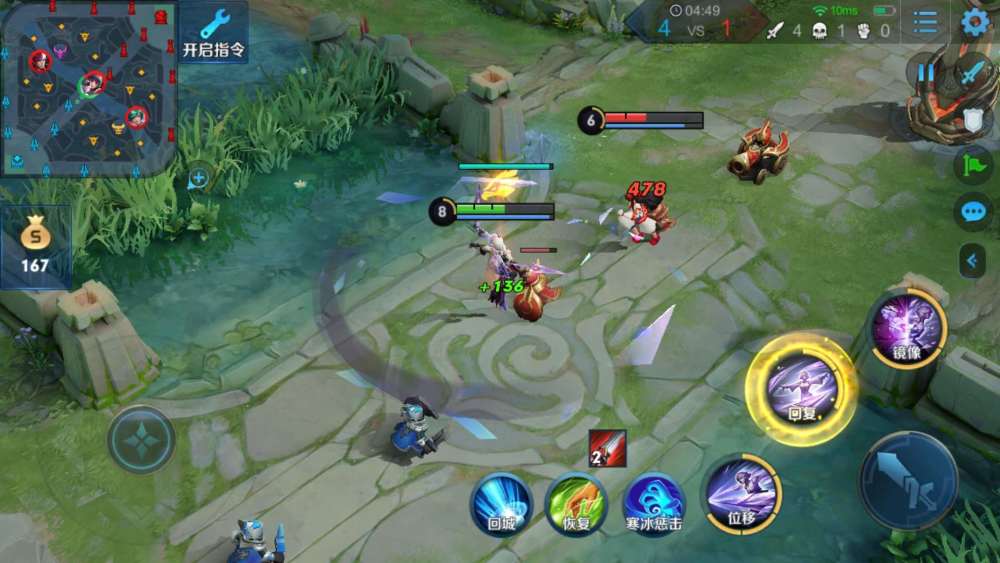
Task: Cast the glowing 回复 skill
Action: pos(800,388)
